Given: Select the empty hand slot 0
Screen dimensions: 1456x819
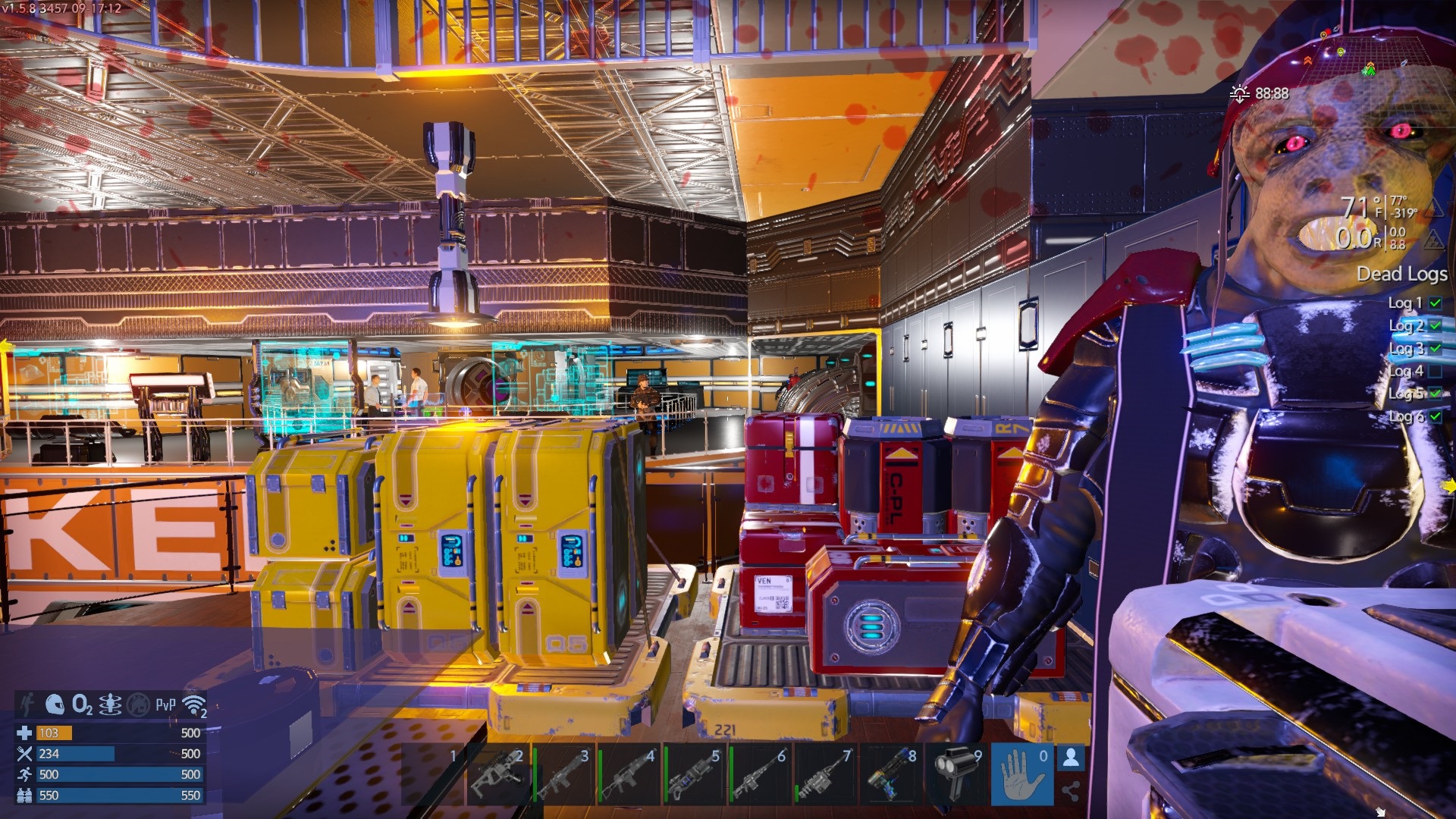Looking at the screenshot, I should tap(1021, 775).
